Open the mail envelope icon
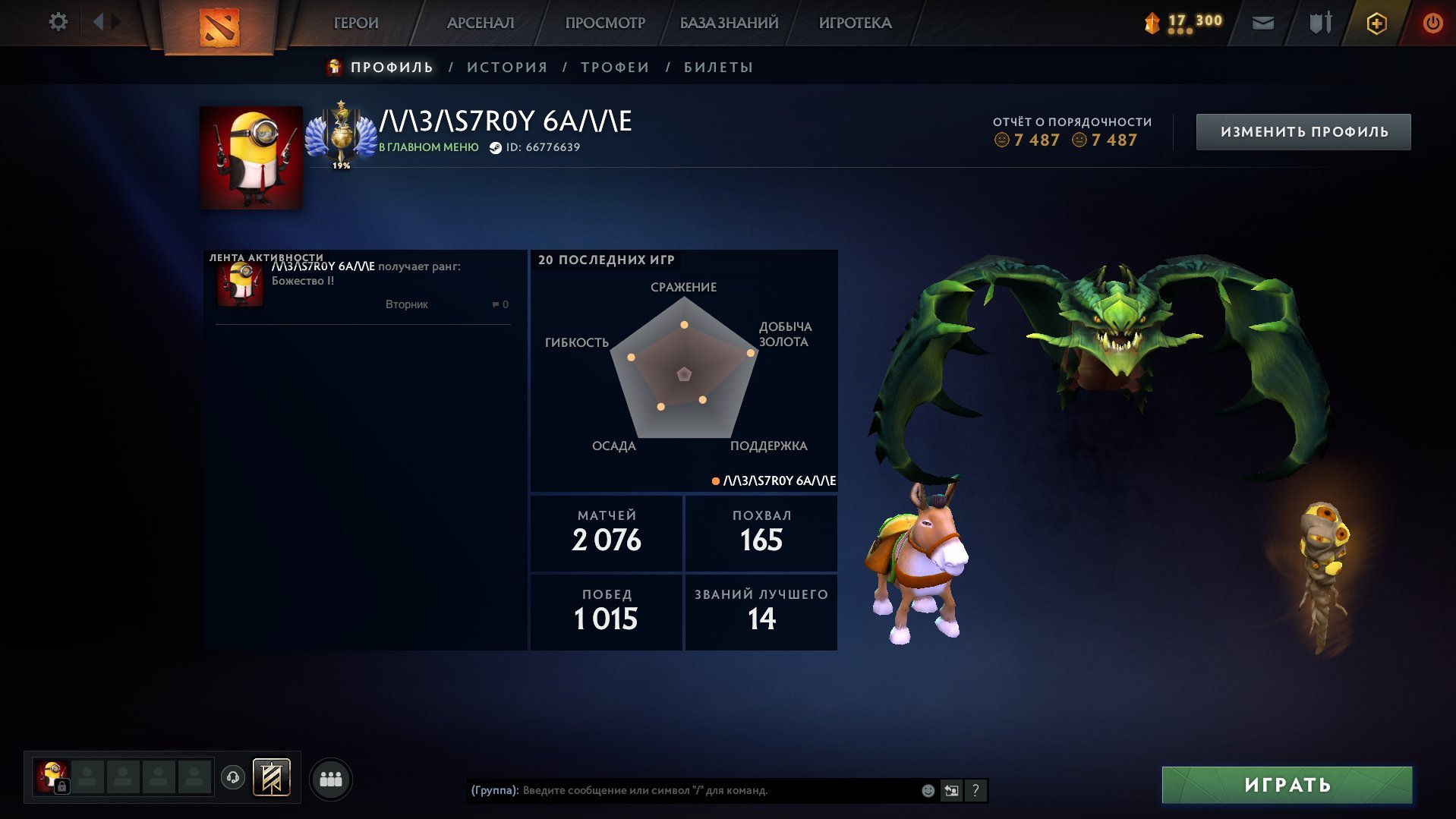Screen dimensions: 1456x819 click(1263, 23)
